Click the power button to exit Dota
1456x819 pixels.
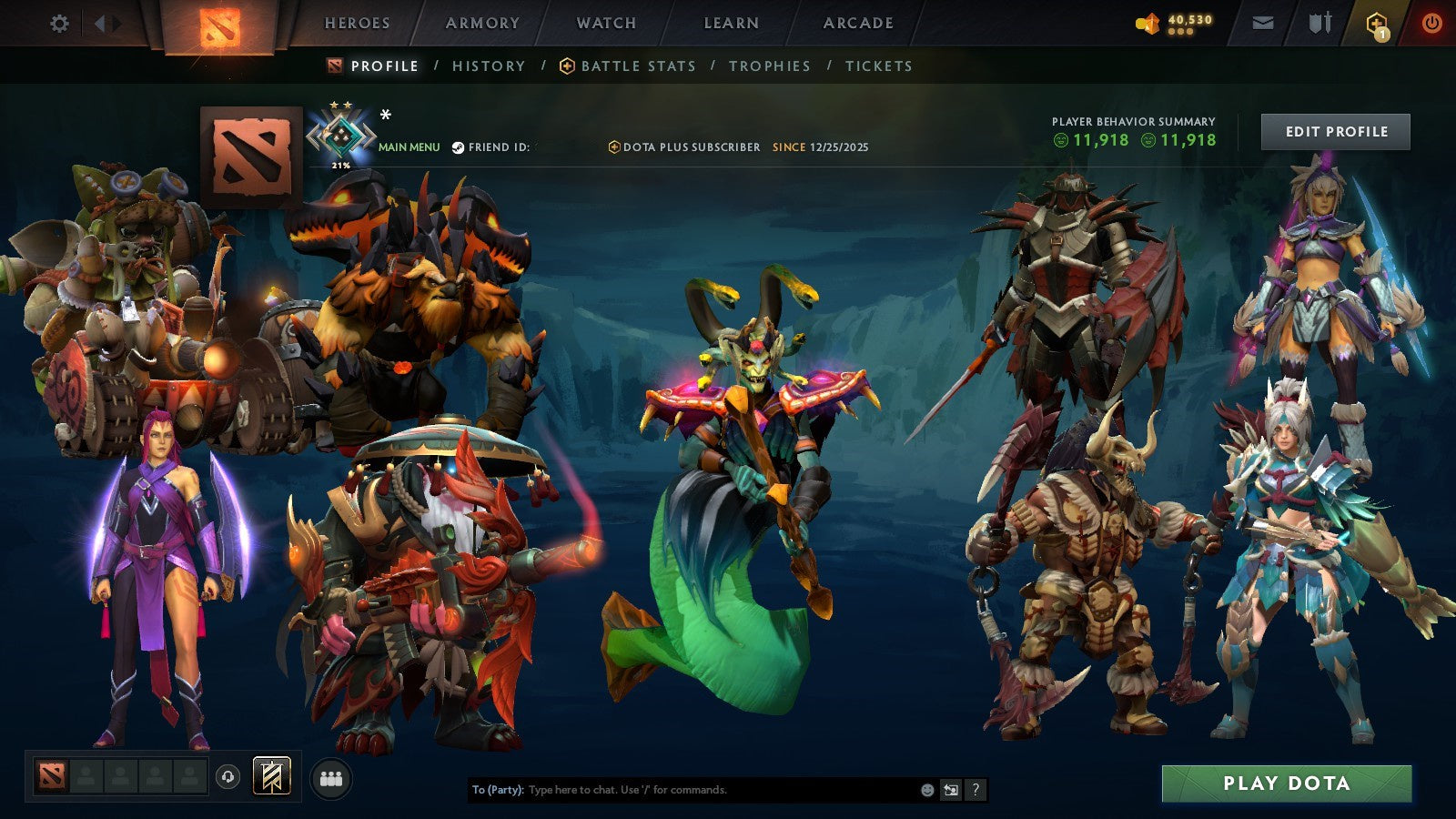click(x=1431, y=25)
